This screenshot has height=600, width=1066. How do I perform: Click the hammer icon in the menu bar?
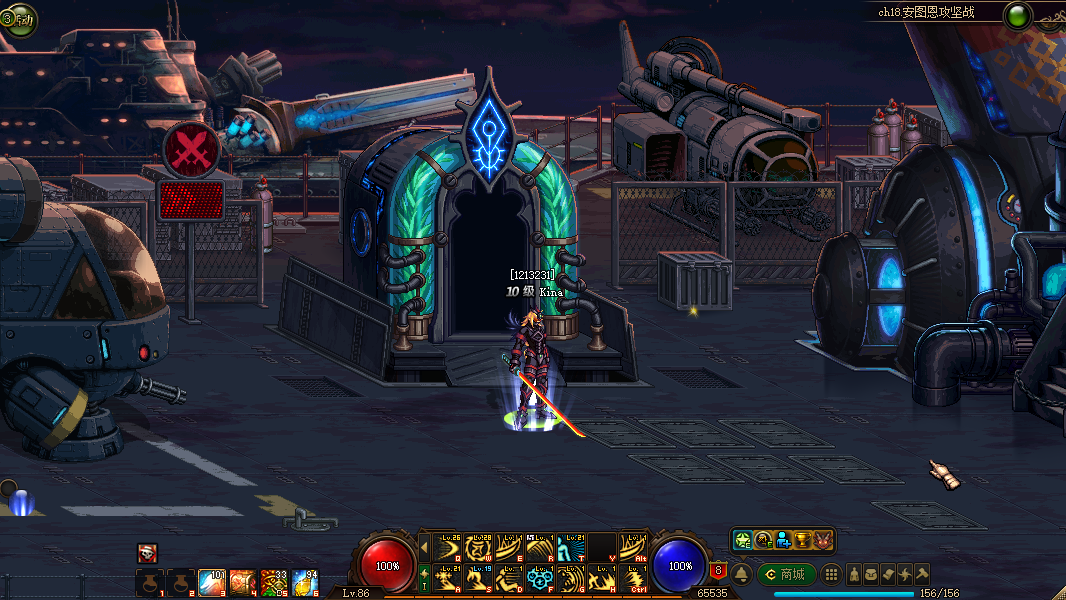(922, 574)
